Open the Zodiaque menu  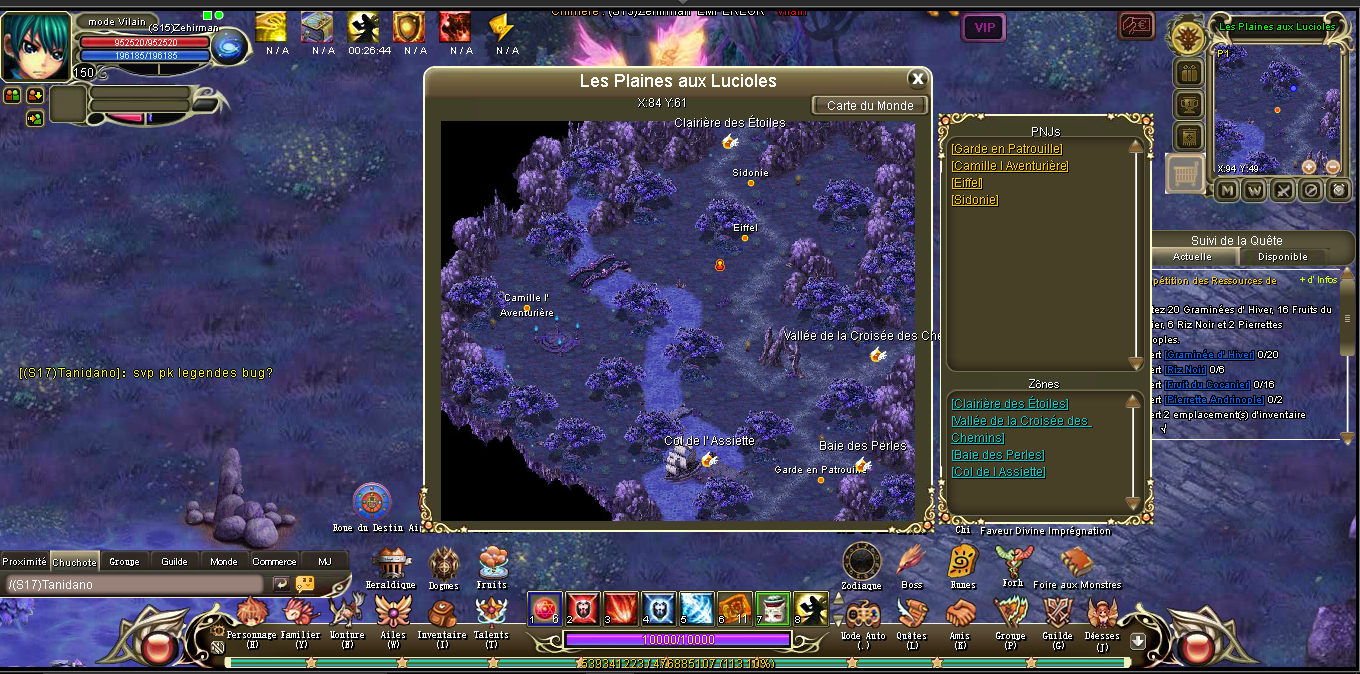861,562
